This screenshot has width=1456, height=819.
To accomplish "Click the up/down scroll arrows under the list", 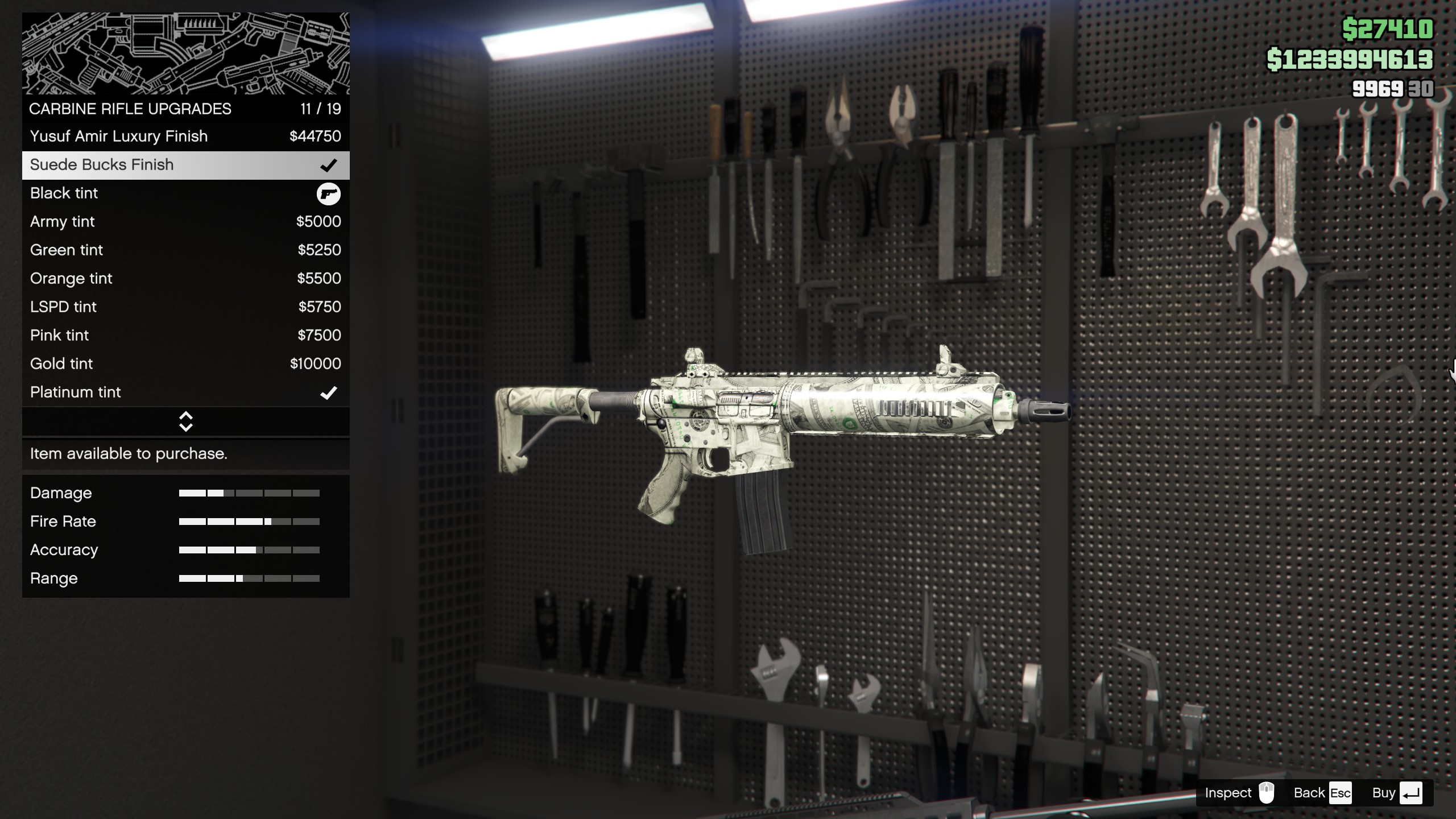I will pos(186,421).
